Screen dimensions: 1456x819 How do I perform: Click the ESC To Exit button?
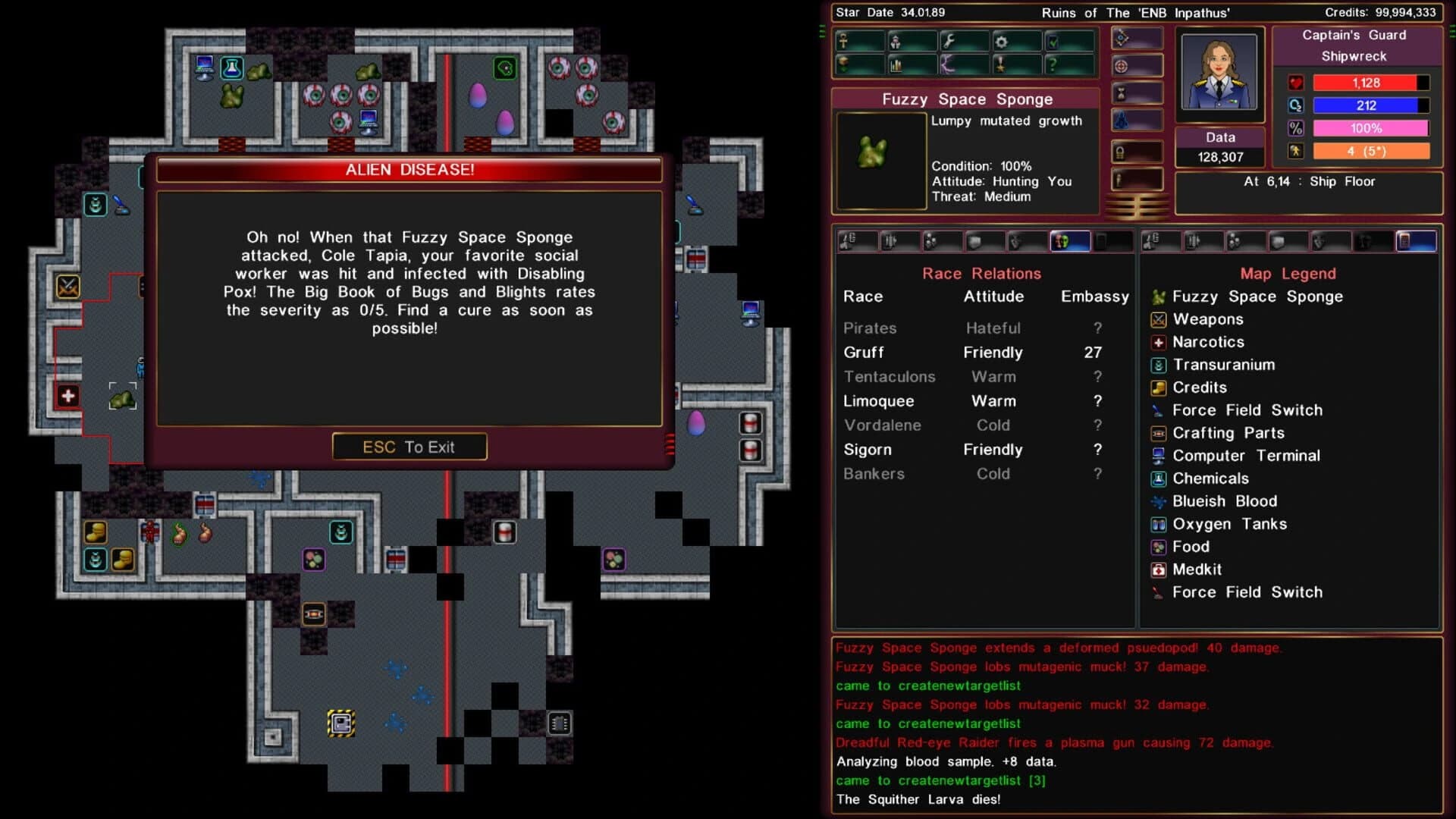(409, 447)
